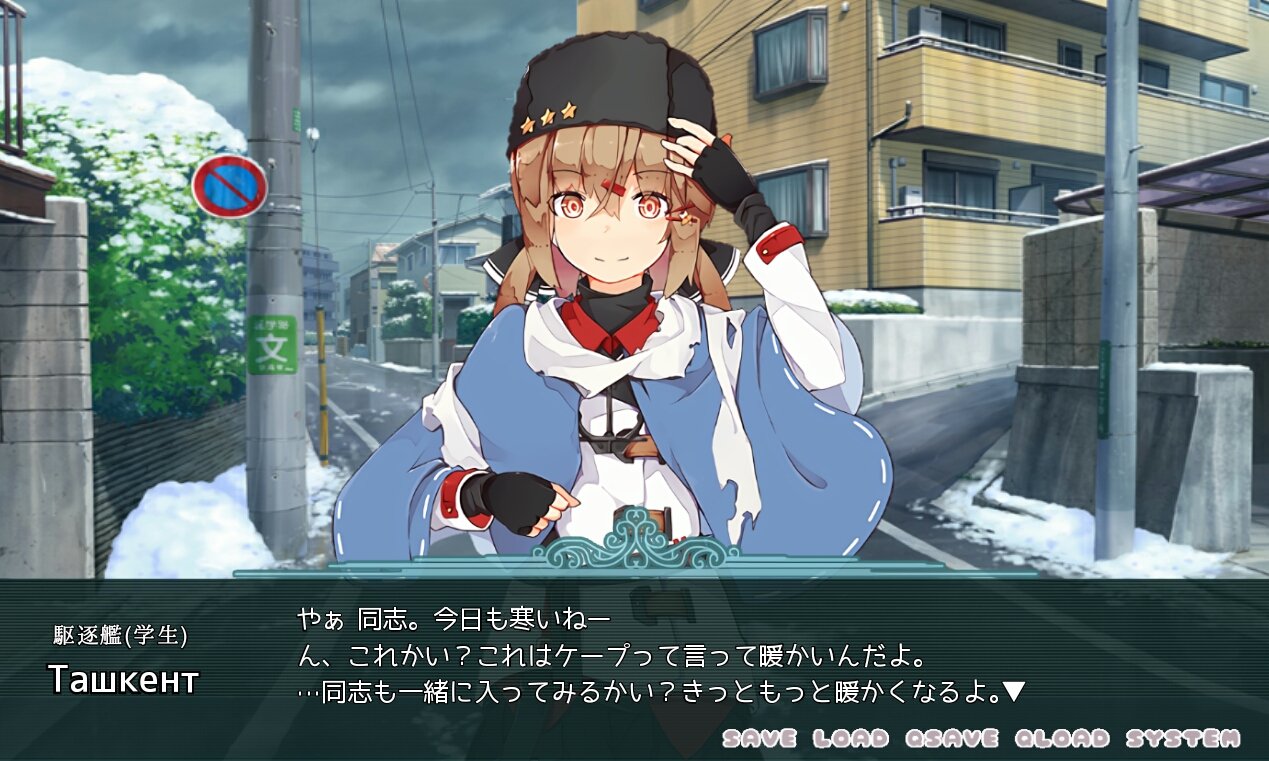Click the SAVE button
This screenshot has height=761, width=1269.
(x=759, y=739)
